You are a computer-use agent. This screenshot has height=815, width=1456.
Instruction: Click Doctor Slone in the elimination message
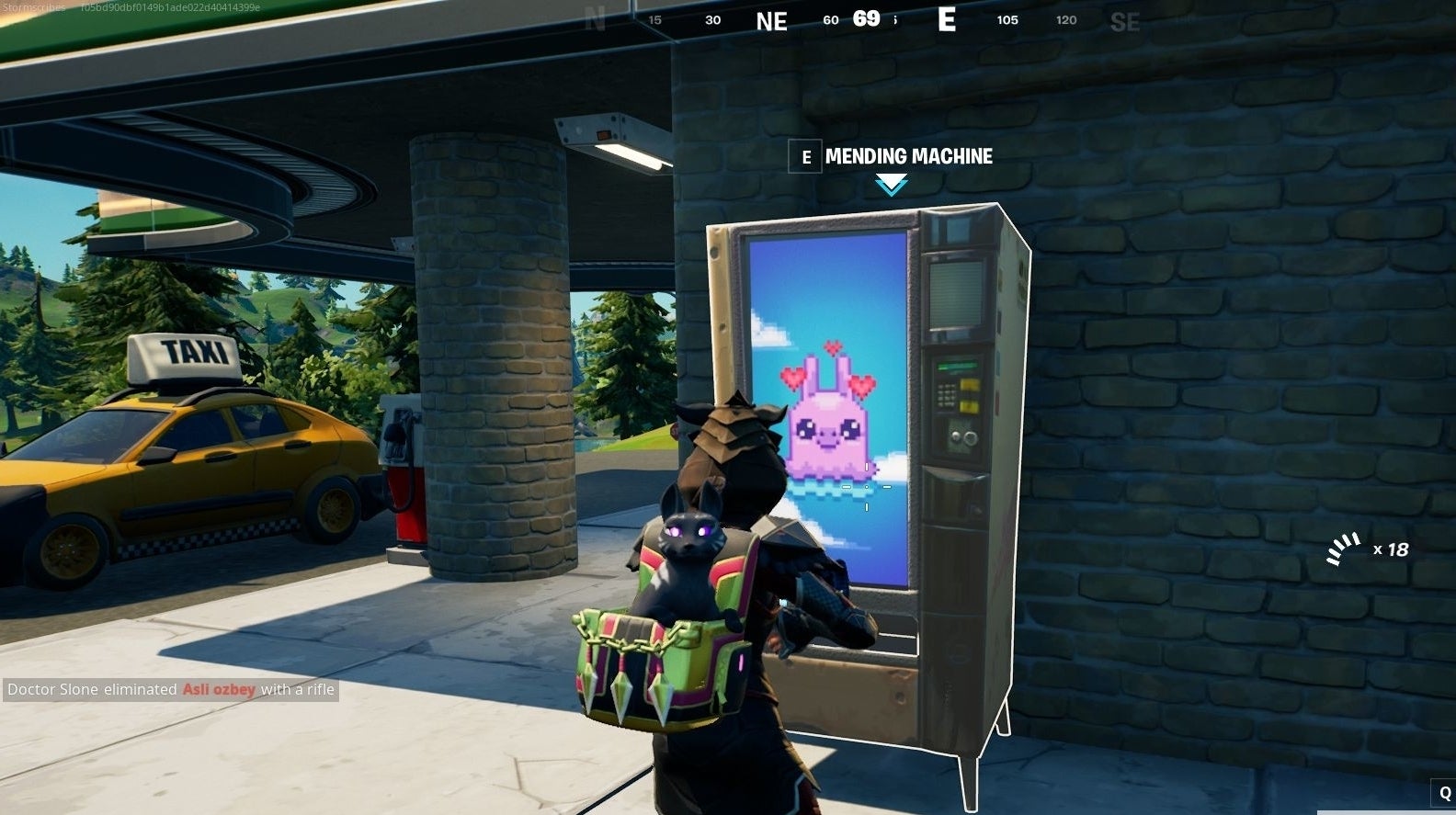pyautogui.click(x=55, y=689)
